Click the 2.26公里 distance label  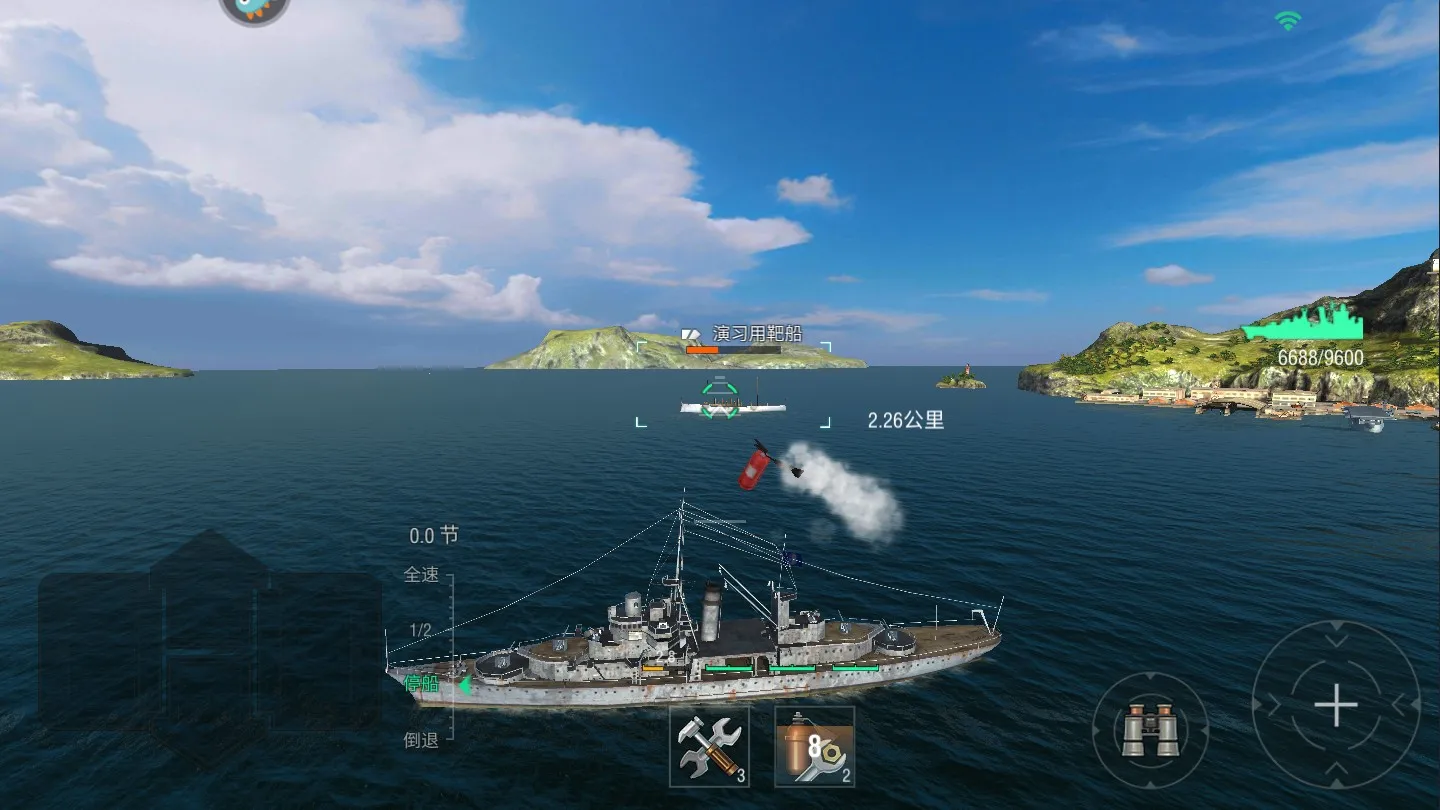(907, 419)
